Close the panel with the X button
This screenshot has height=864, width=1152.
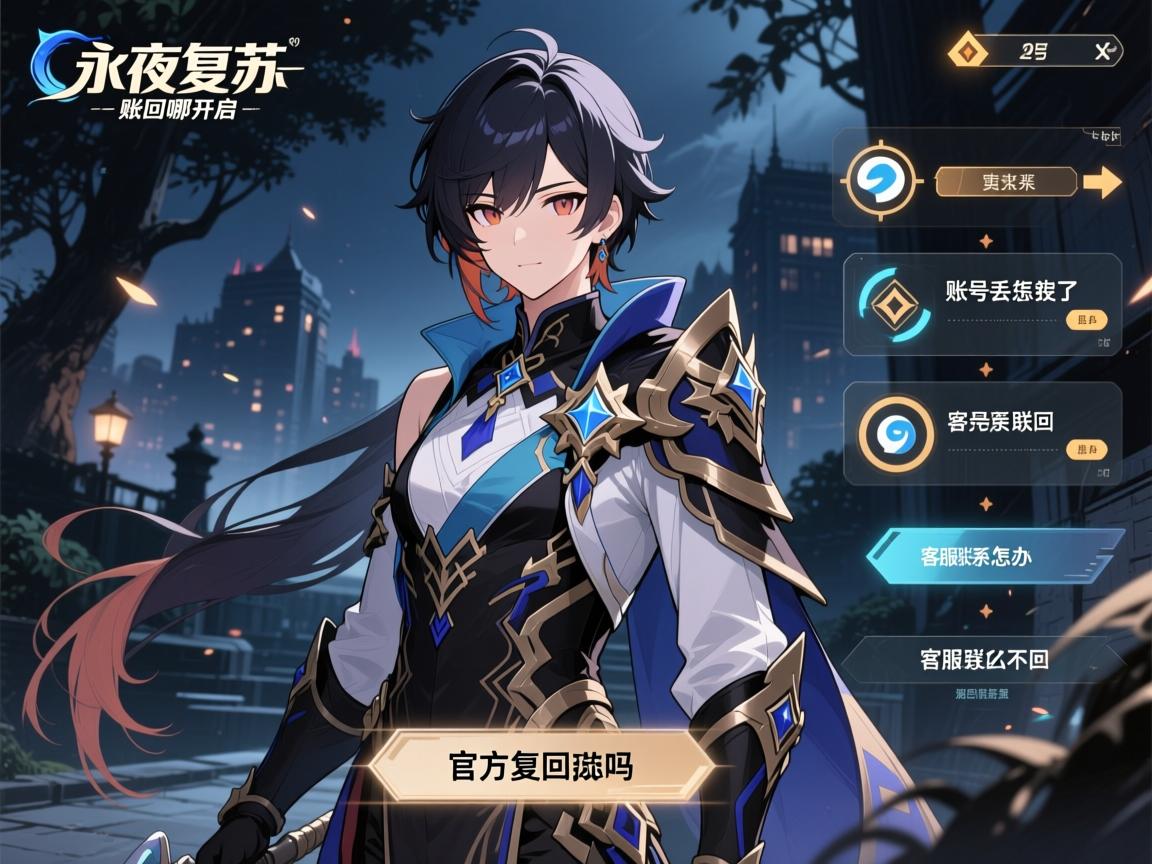point(1103,51)
